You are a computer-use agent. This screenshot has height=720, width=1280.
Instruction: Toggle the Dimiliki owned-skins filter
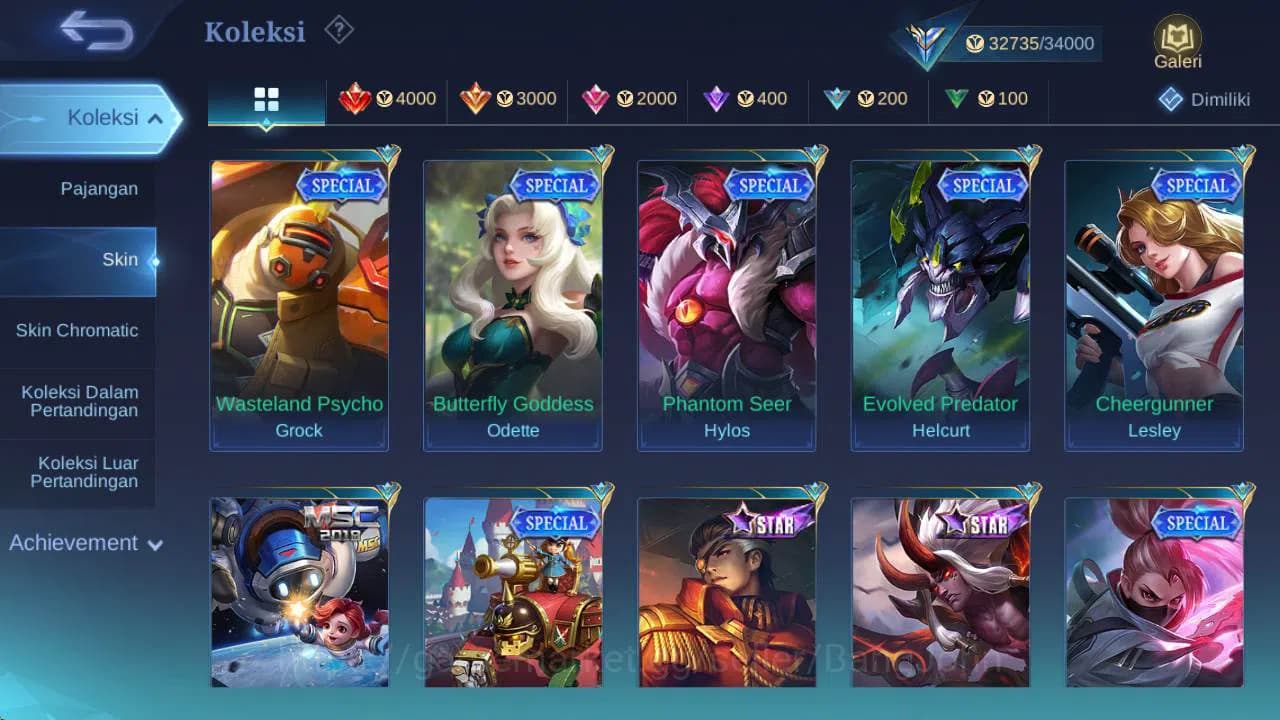[x=1203, y=99]
